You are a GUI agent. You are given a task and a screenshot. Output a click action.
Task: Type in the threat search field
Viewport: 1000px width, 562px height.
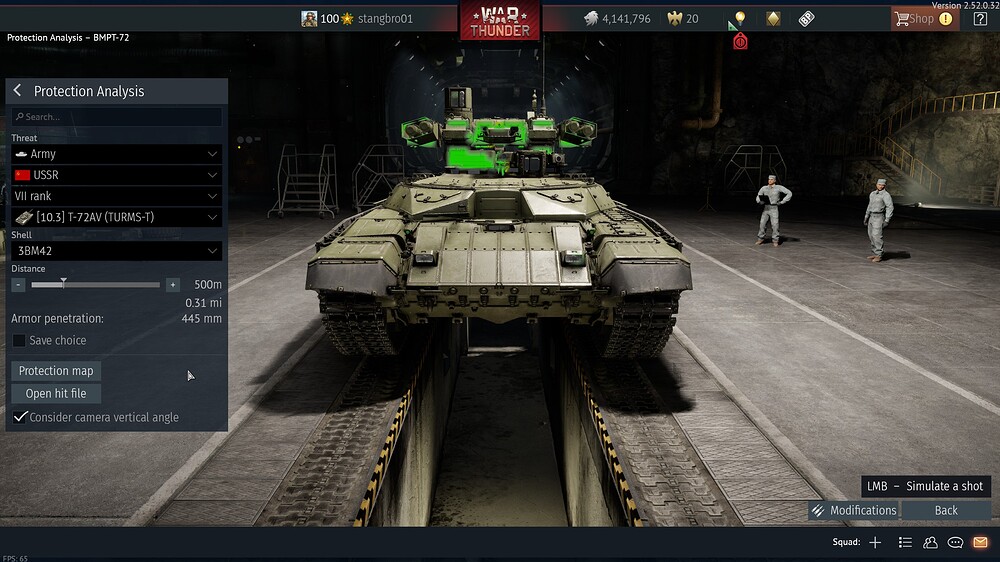[x=117, y=117]
